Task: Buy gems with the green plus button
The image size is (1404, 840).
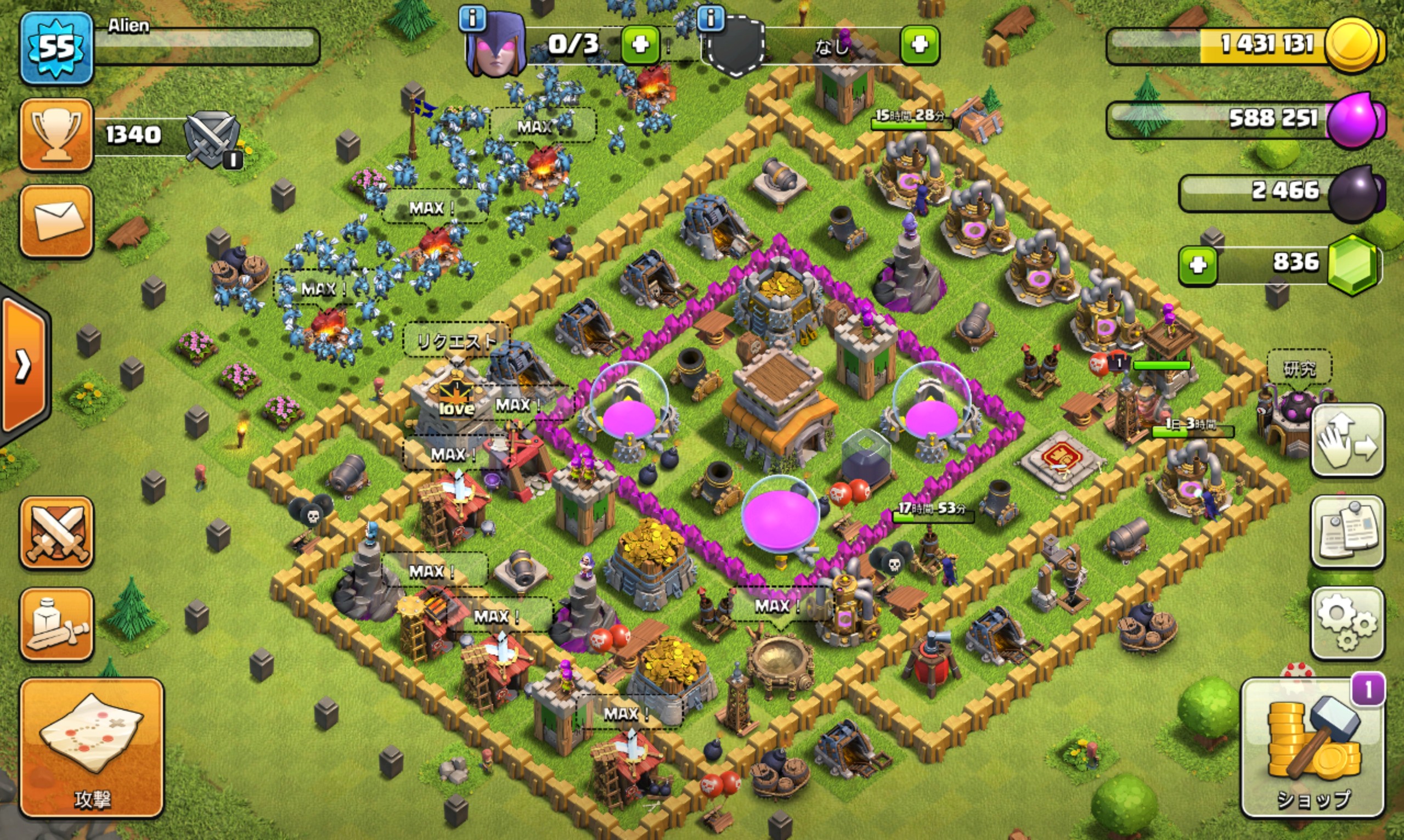Action: 1198,265
